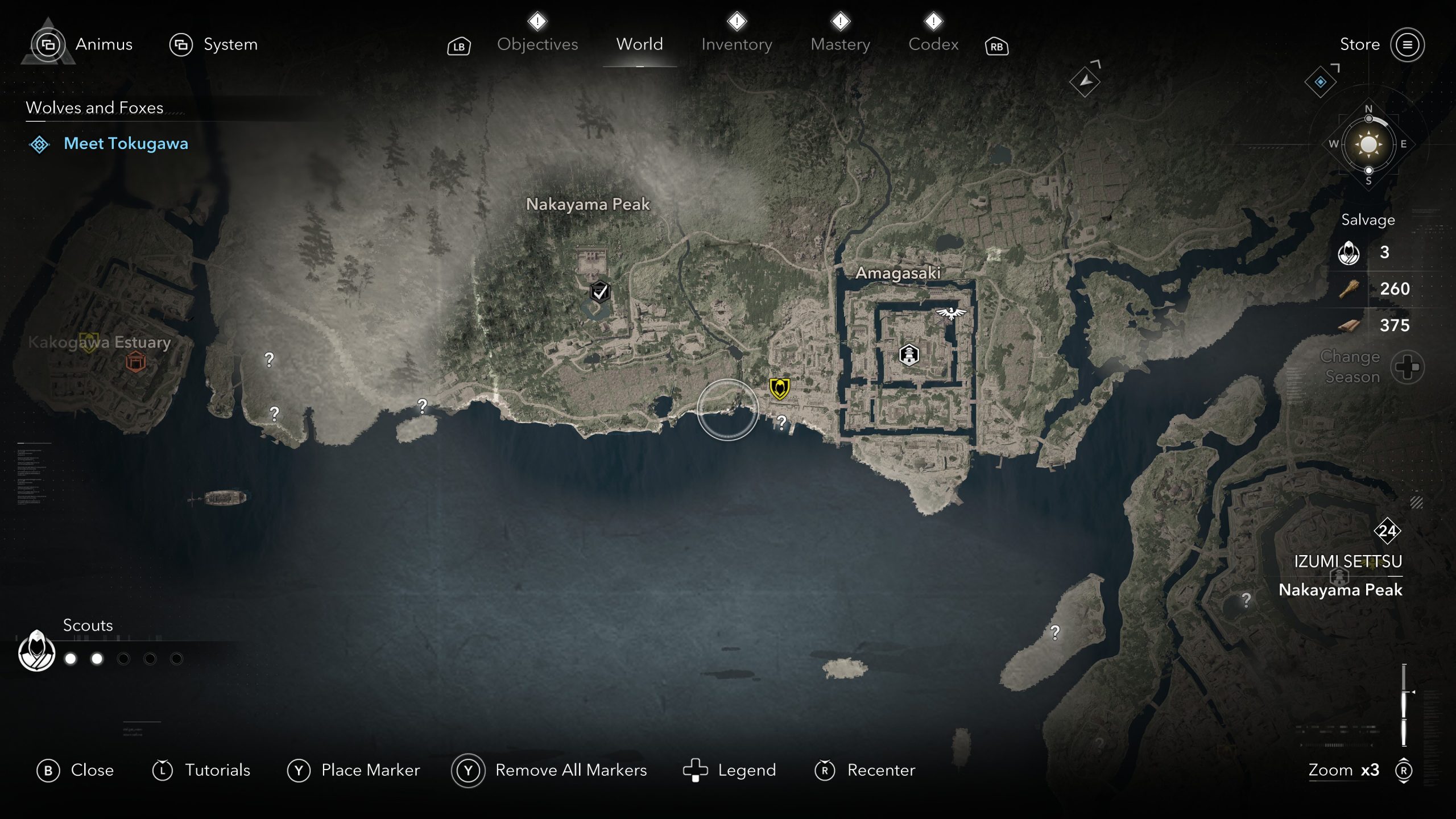This screenshot has height=819, width=1456.
Task: Open the Codex tab
Action: (933, 44)
